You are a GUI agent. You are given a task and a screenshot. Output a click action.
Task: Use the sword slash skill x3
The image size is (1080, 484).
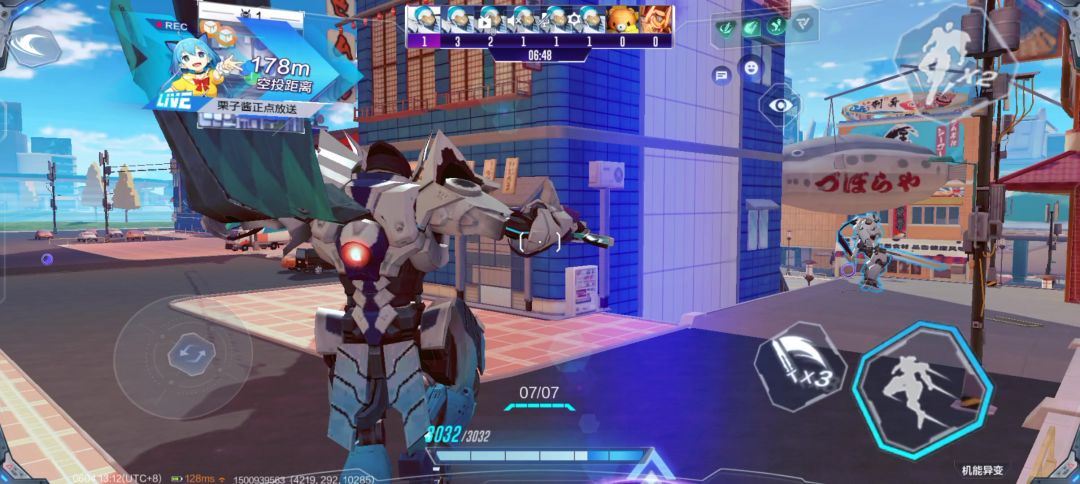[798, 367]
